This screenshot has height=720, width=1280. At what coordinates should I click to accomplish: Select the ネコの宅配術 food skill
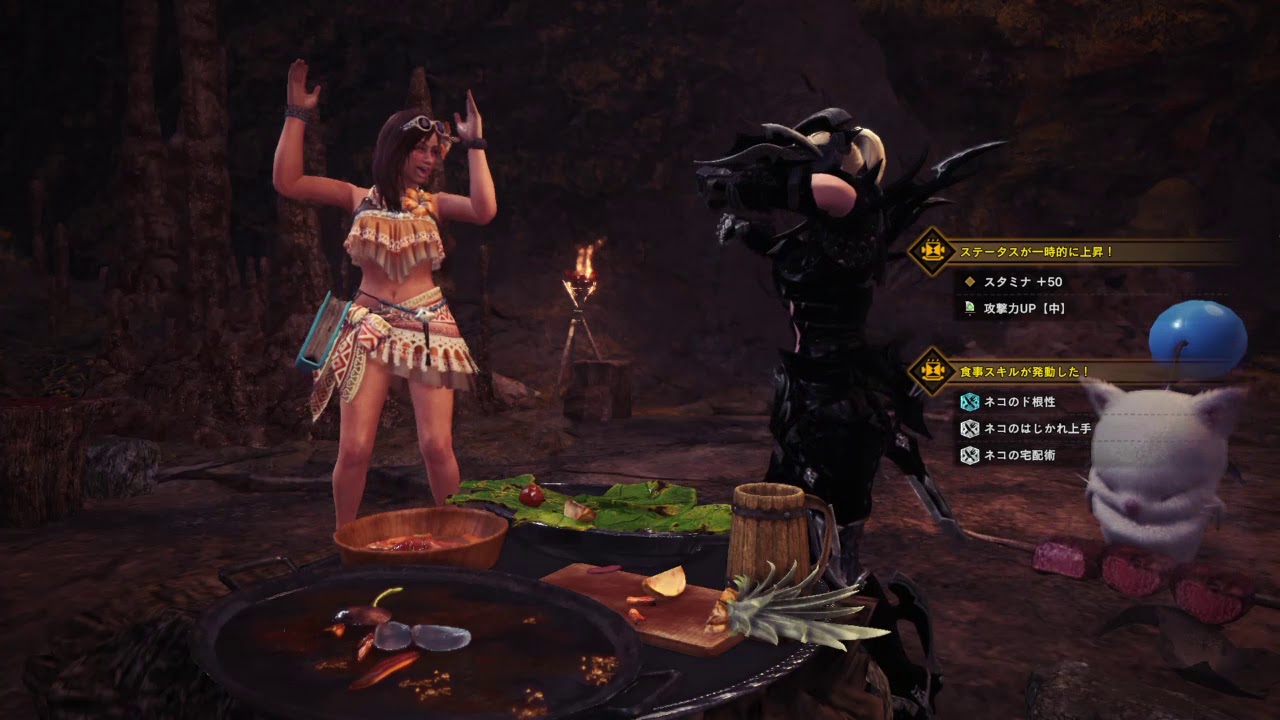[1020, 456]
